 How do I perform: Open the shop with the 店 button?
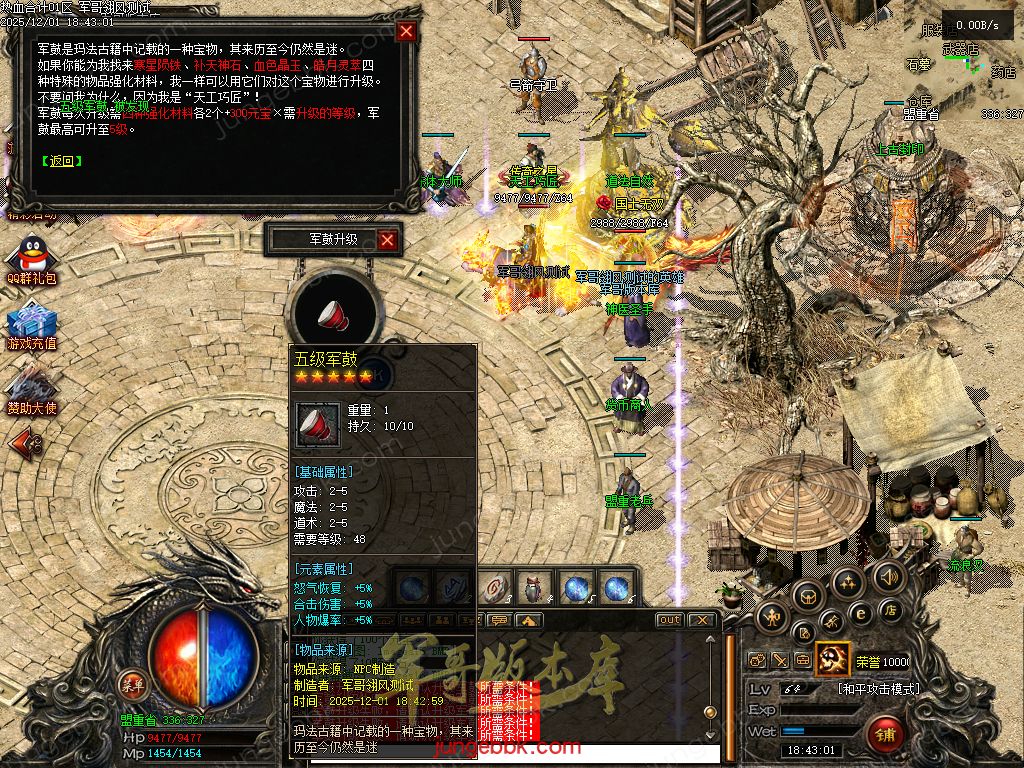pos(889,610)
